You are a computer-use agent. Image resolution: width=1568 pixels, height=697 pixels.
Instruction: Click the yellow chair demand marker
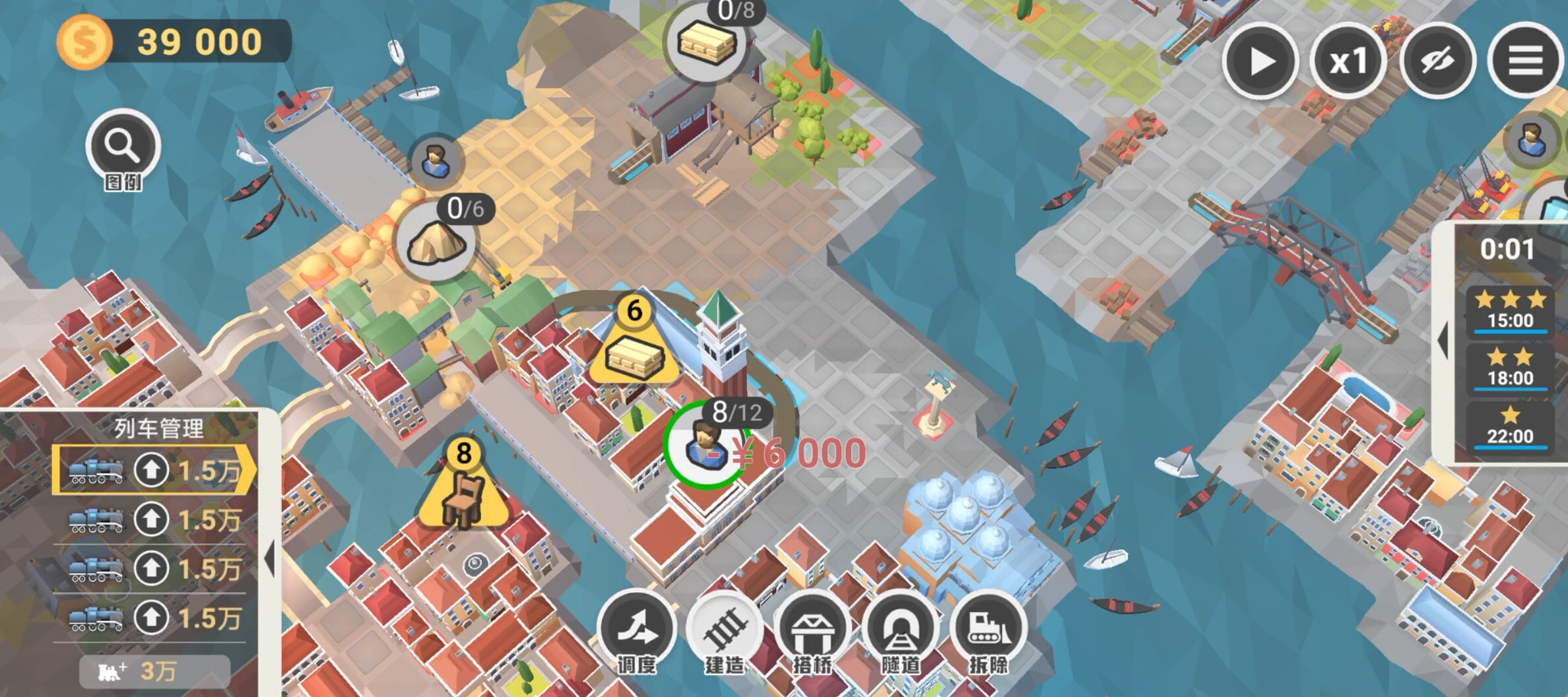(464, 495)
